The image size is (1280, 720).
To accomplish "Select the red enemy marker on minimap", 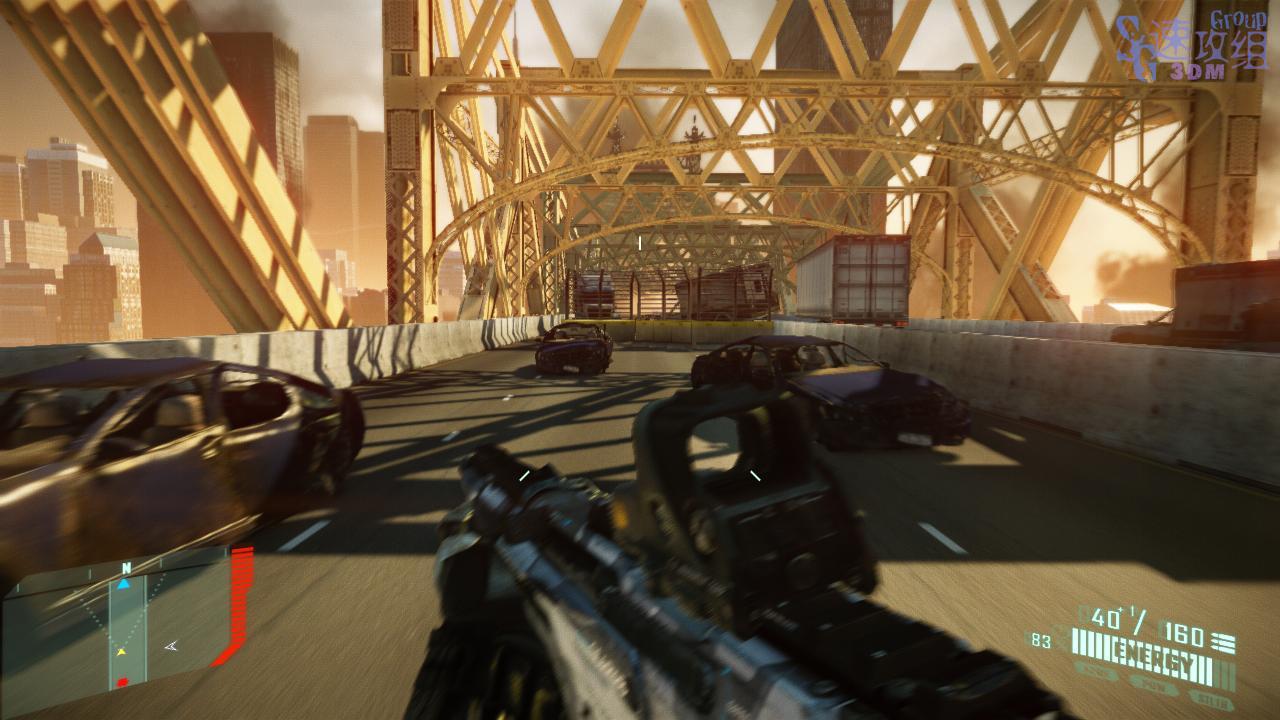I will (122, 683).
